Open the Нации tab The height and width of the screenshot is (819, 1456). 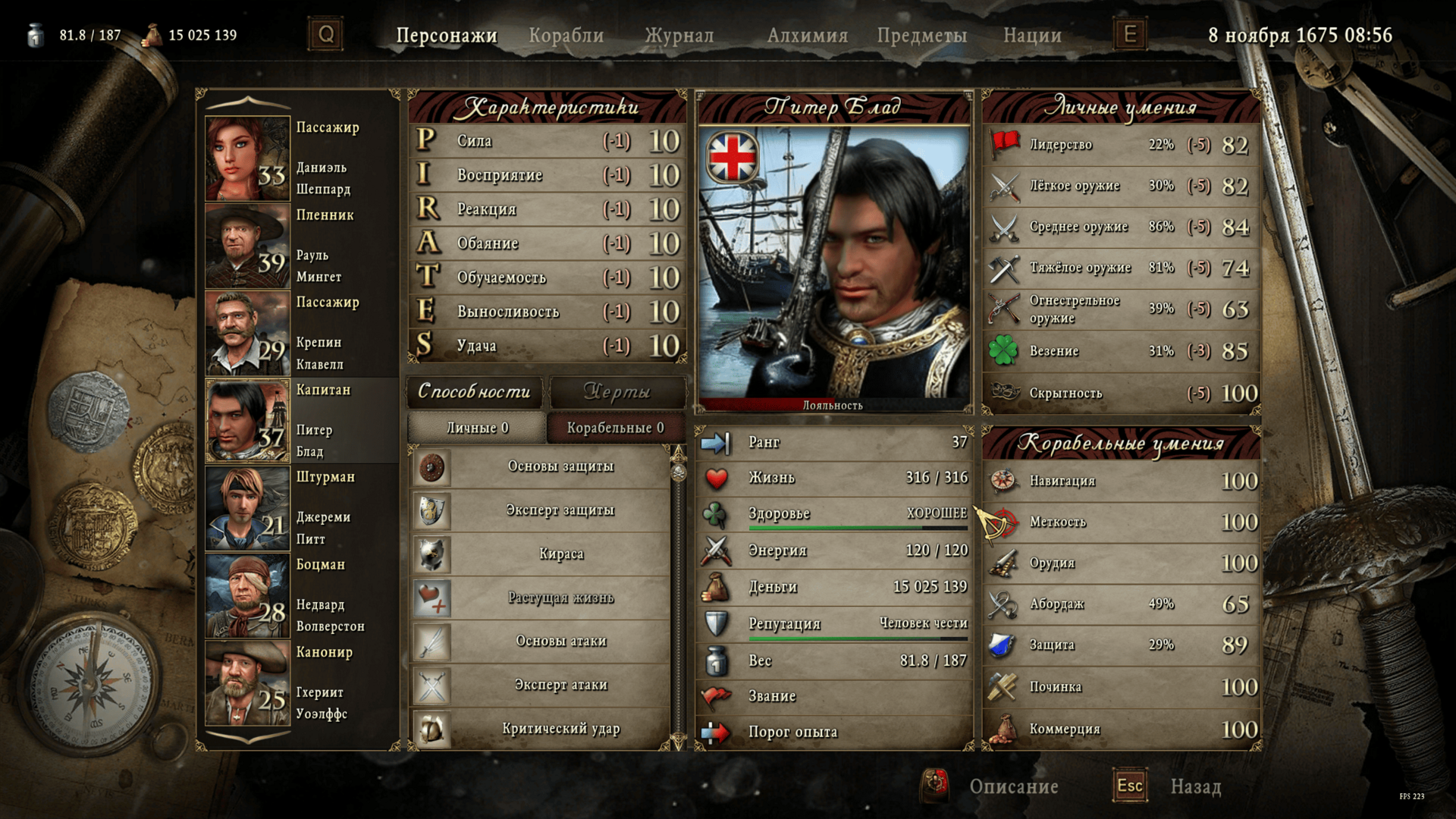(1032, 36)
